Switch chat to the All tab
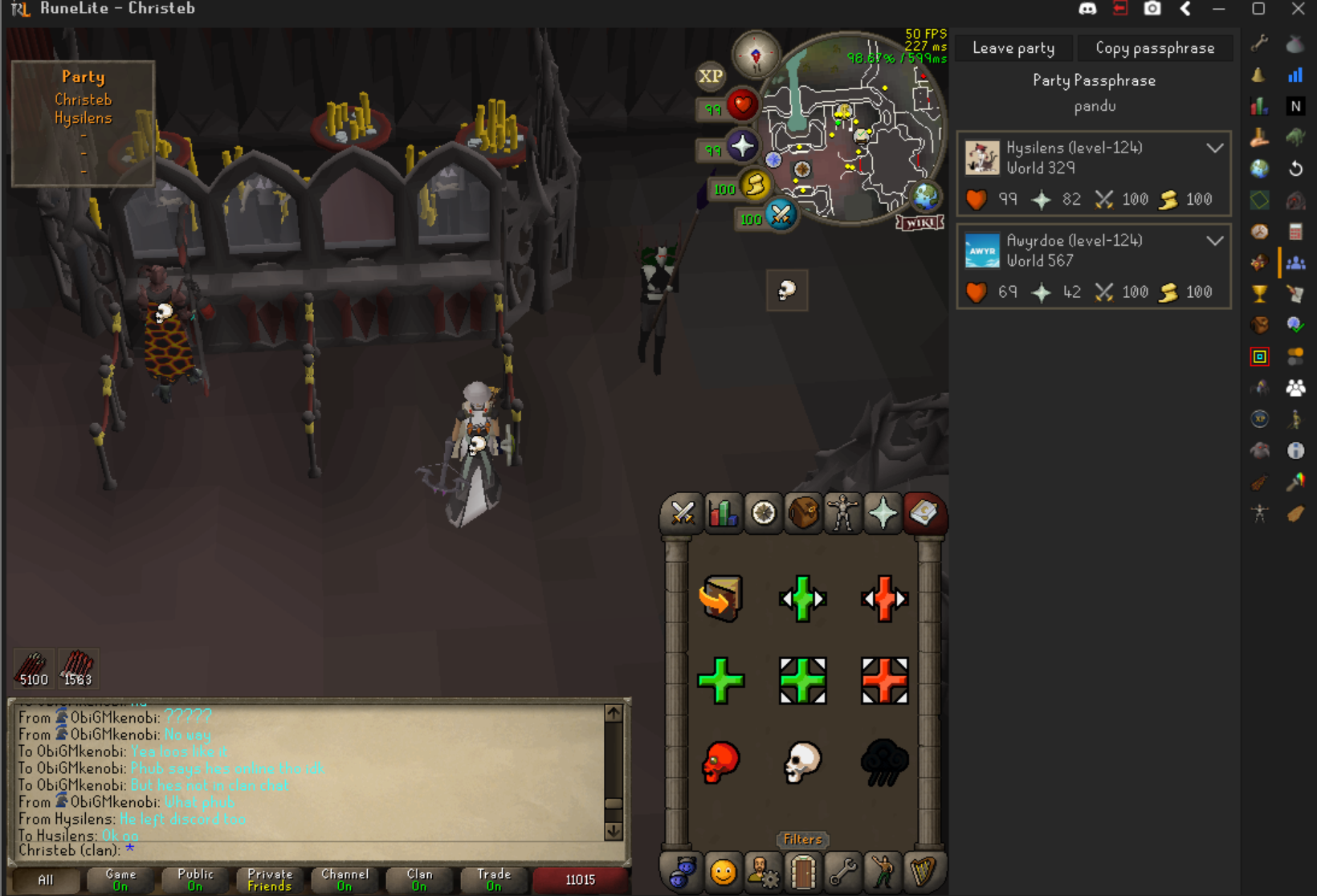The image size is (1317, 896). (x=46, y=880)
